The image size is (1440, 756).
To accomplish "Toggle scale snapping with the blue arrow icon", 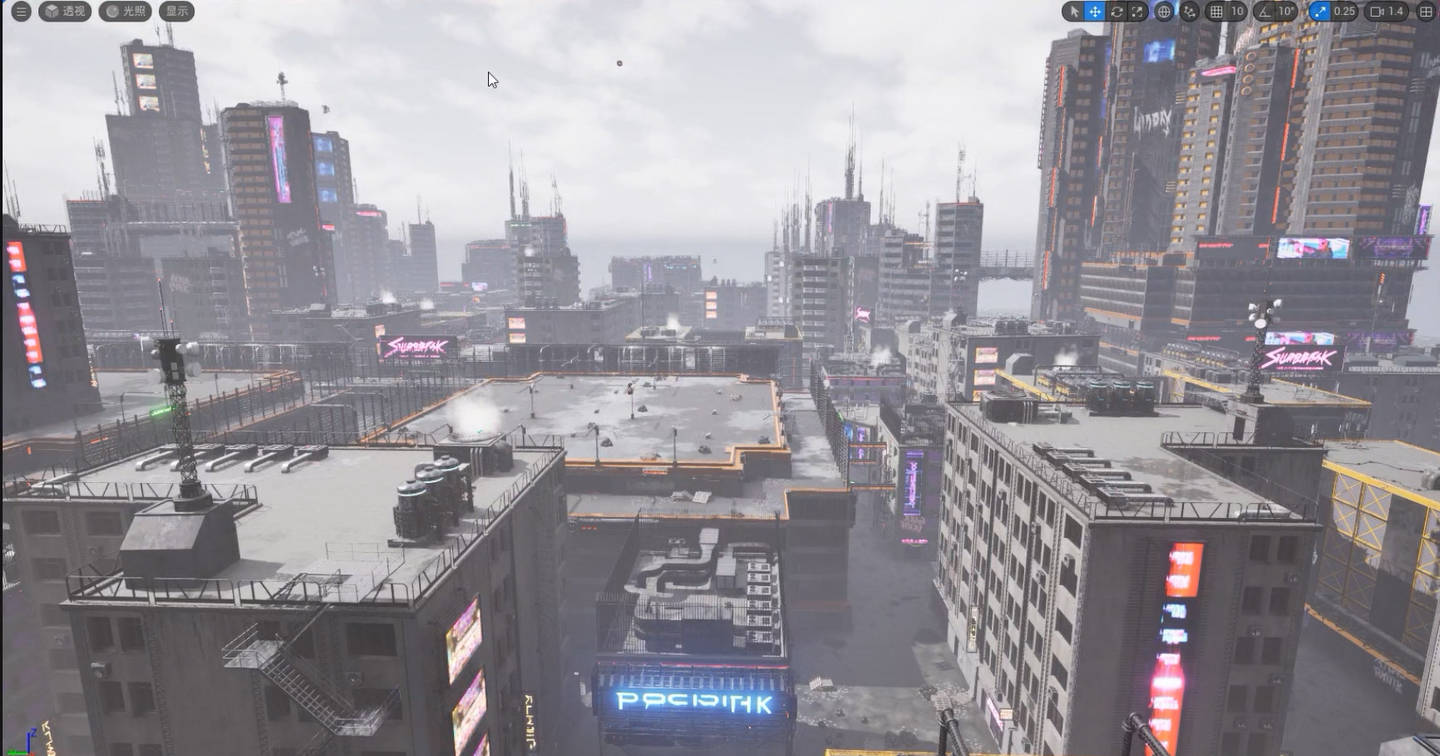I will click(1319, 11).
